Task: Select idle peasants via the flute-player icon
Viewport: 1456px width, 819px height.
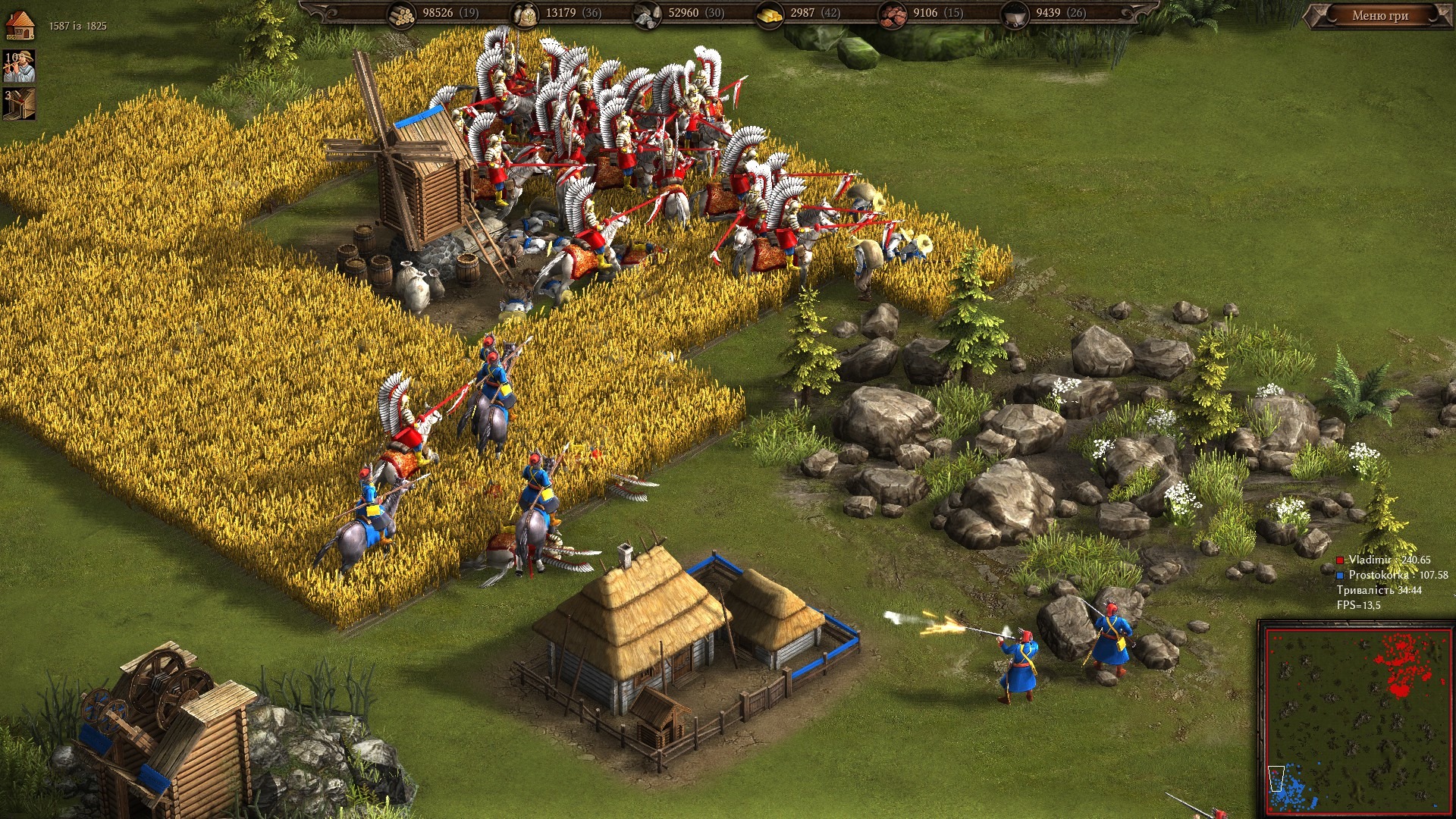Action: pos(19,67)
